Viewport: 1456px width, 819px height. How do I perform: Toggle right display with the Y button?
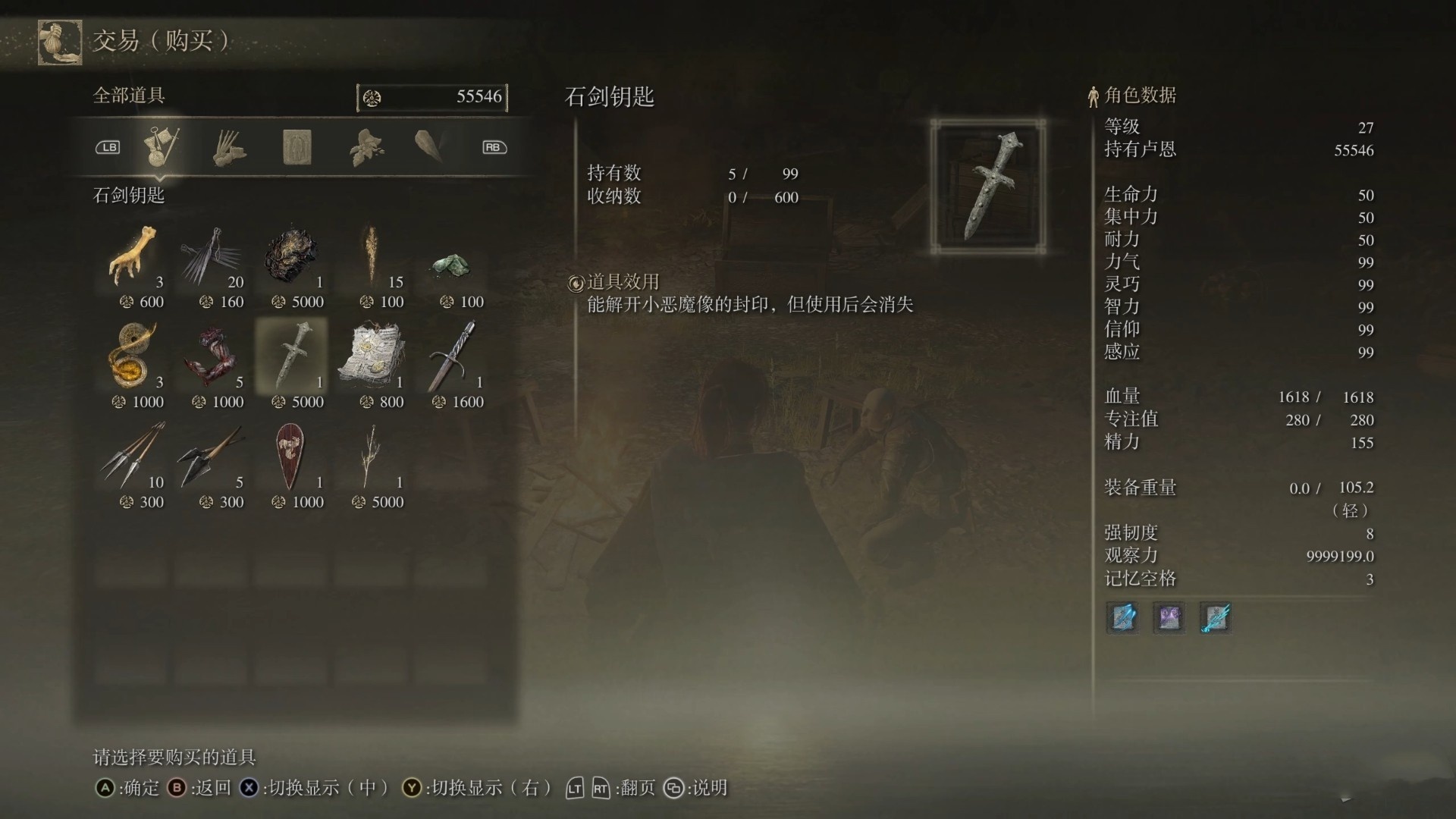(413, 788)
